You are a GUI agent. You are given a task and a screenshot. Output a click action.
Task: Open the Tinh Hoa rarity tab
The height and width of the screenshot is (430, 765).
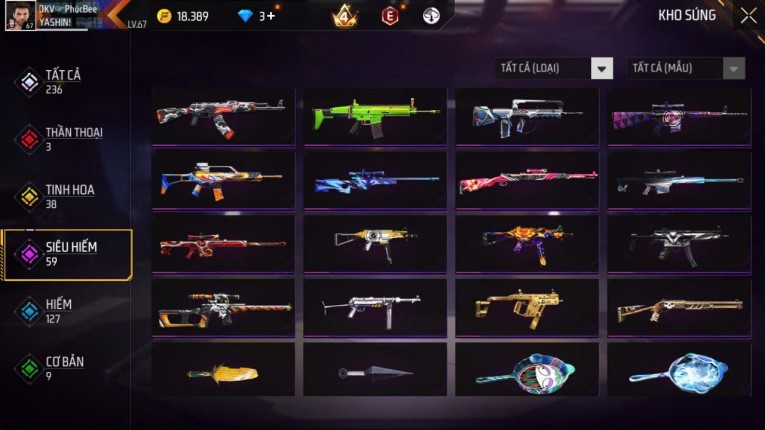click(67, 195)
